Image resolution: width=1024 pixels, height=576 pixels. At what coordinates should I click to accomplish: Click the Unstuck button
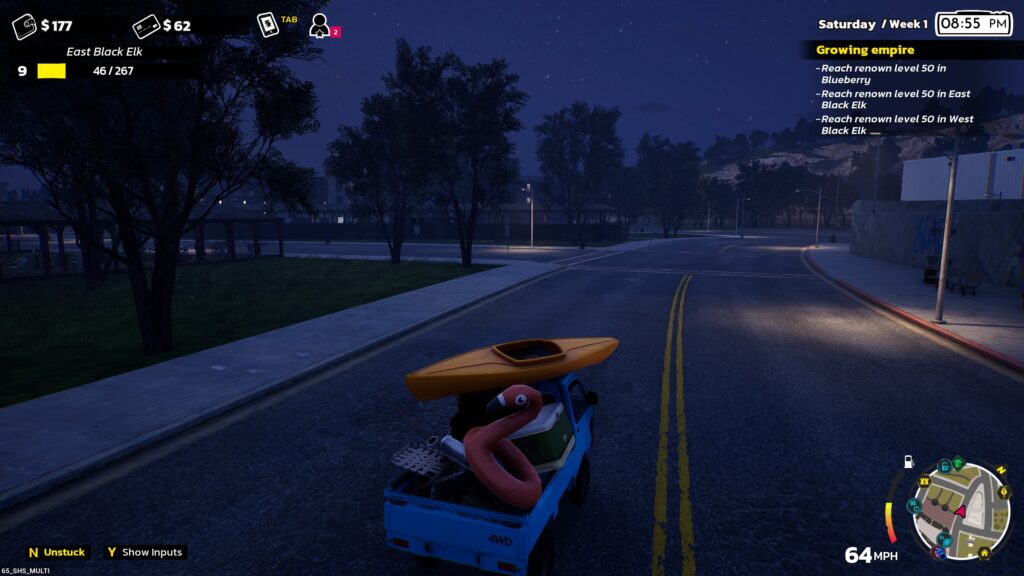57,552
